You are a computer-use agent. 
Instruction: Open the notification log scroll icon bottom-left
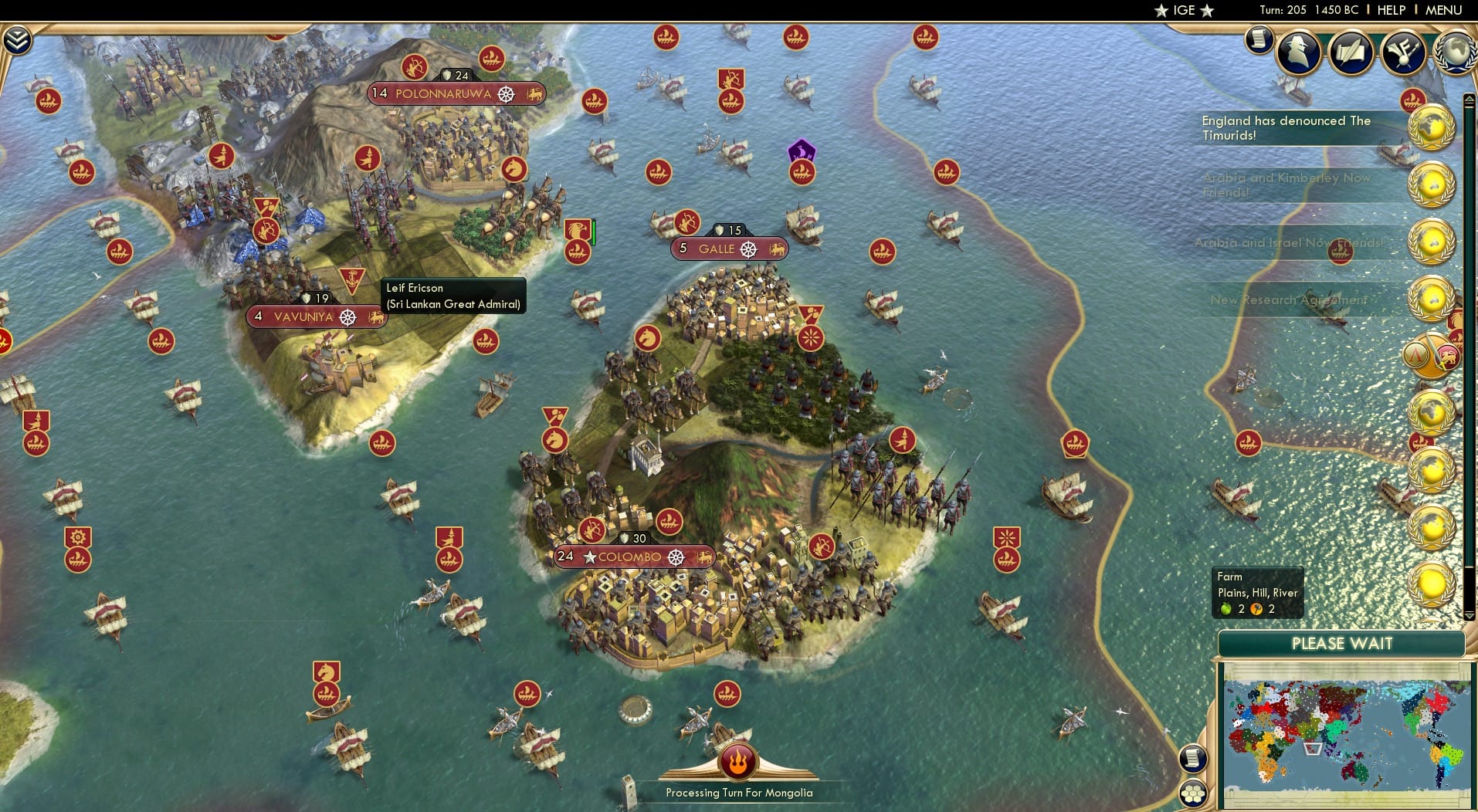[1194, 757]
